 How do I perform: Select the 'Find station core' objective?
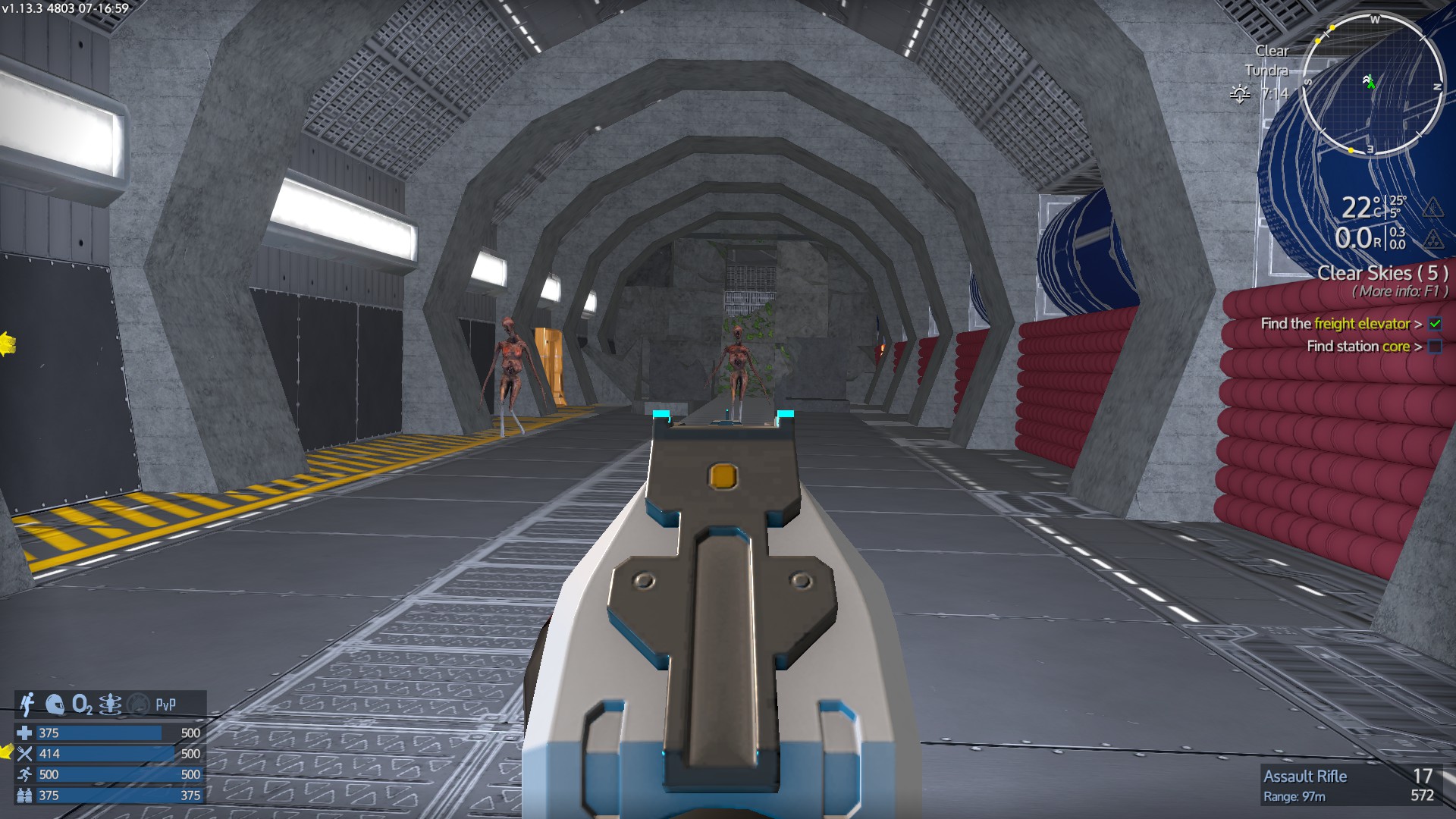pos(1362,347)
